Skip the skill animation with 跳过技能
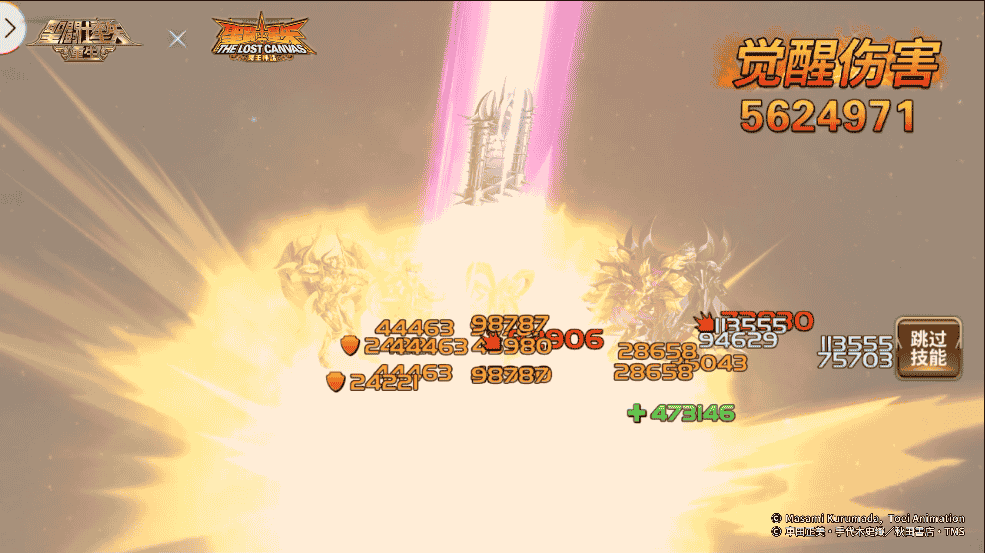 (928, 348)
